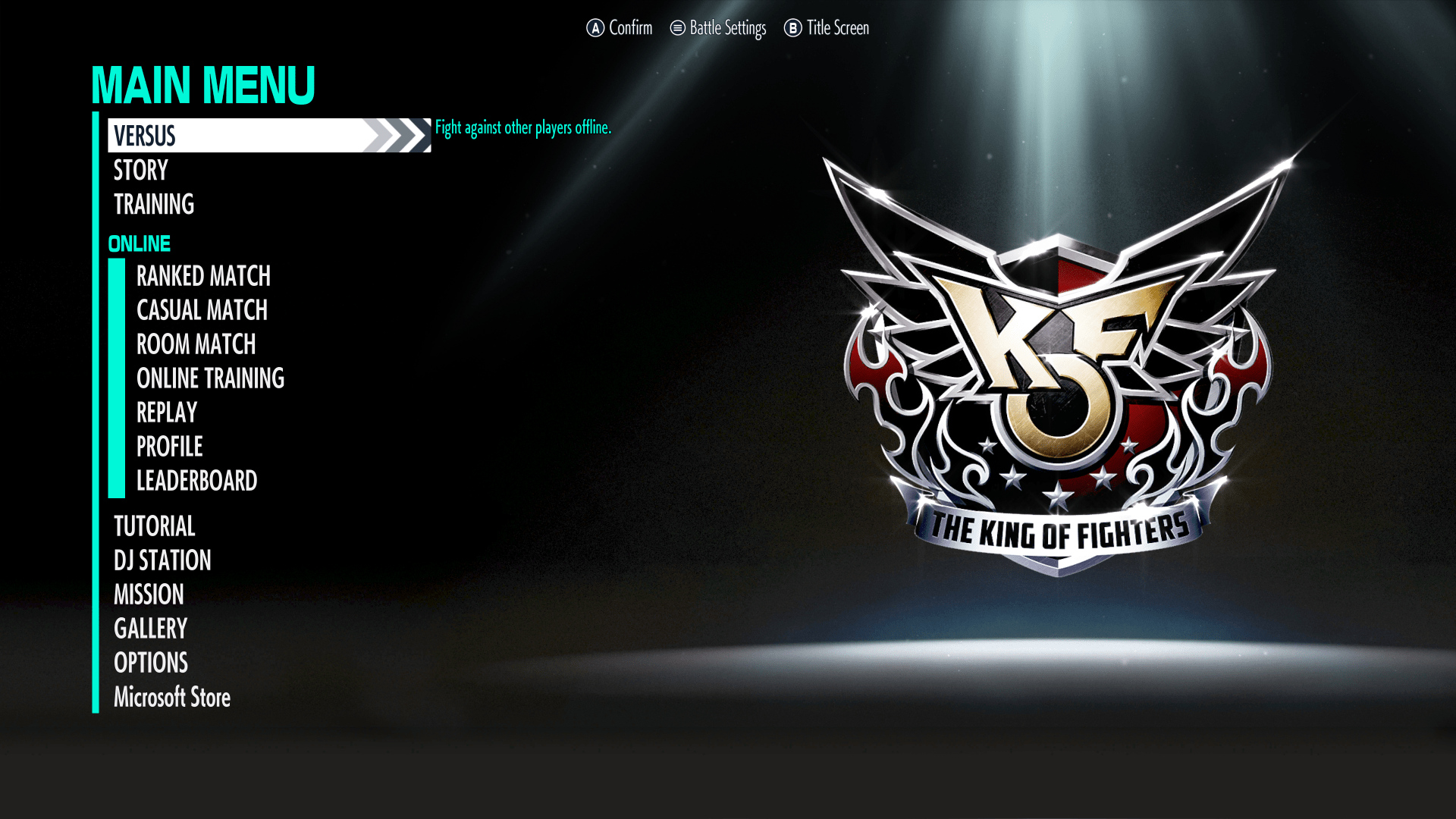
Task: Open the LEADERBOARD
Action: [196, 481]
